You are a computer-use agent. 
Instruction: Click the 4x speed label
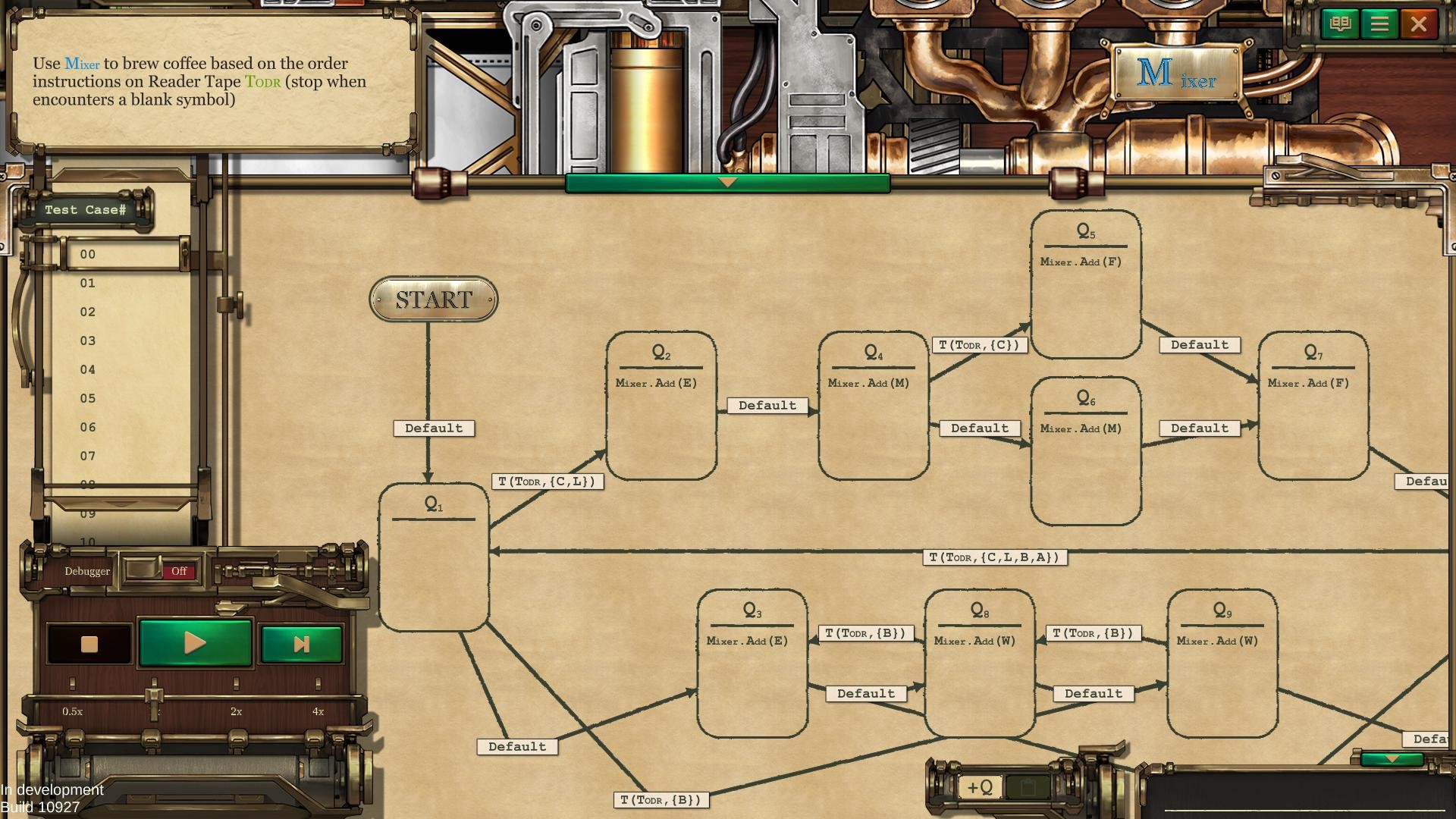click(318, 711)
